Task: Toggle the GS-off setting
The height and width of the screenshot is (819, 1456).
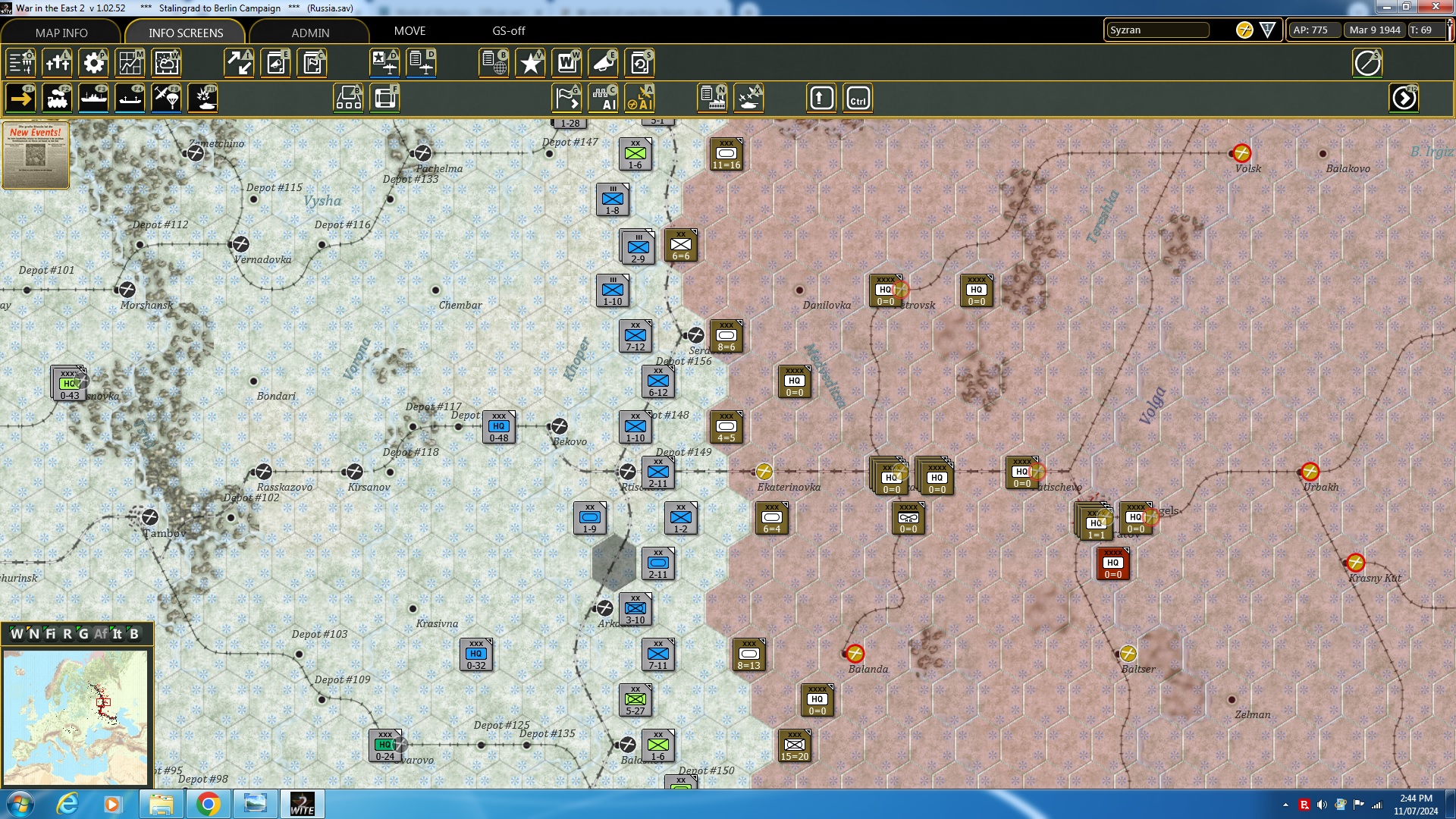Action: tap(508, 31)
